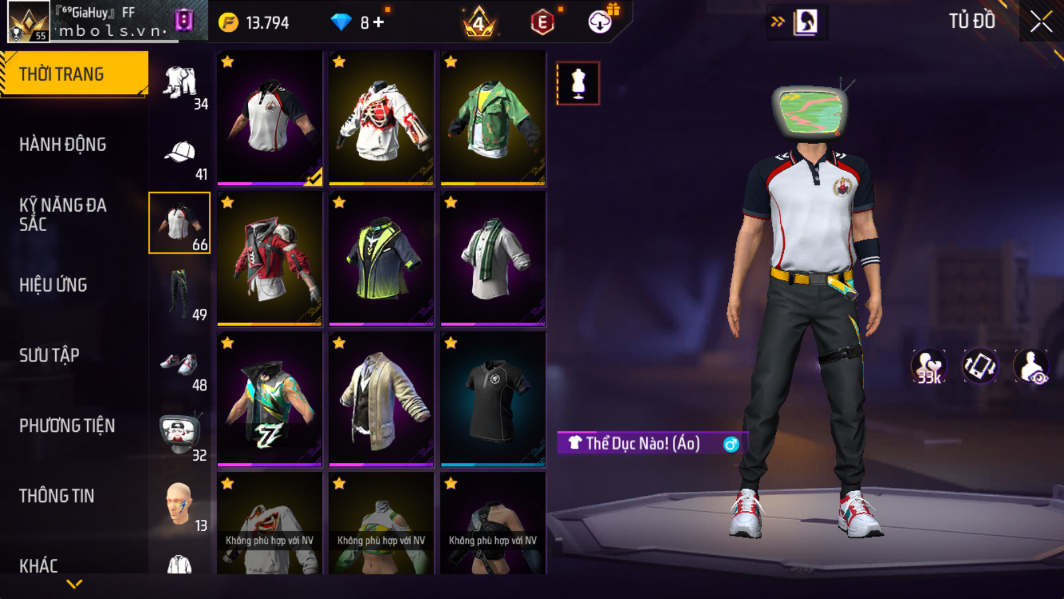
Task: Open the TV head mask subcategory
Action: 180,434
